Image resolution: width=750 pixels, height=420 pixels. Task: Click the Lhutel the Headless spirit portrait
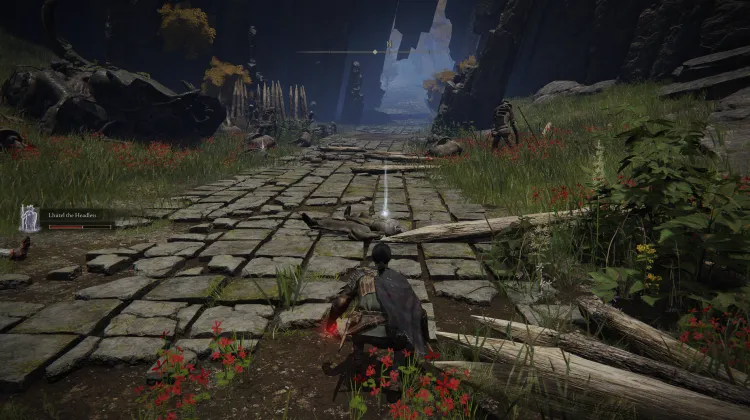pos(29,218)
